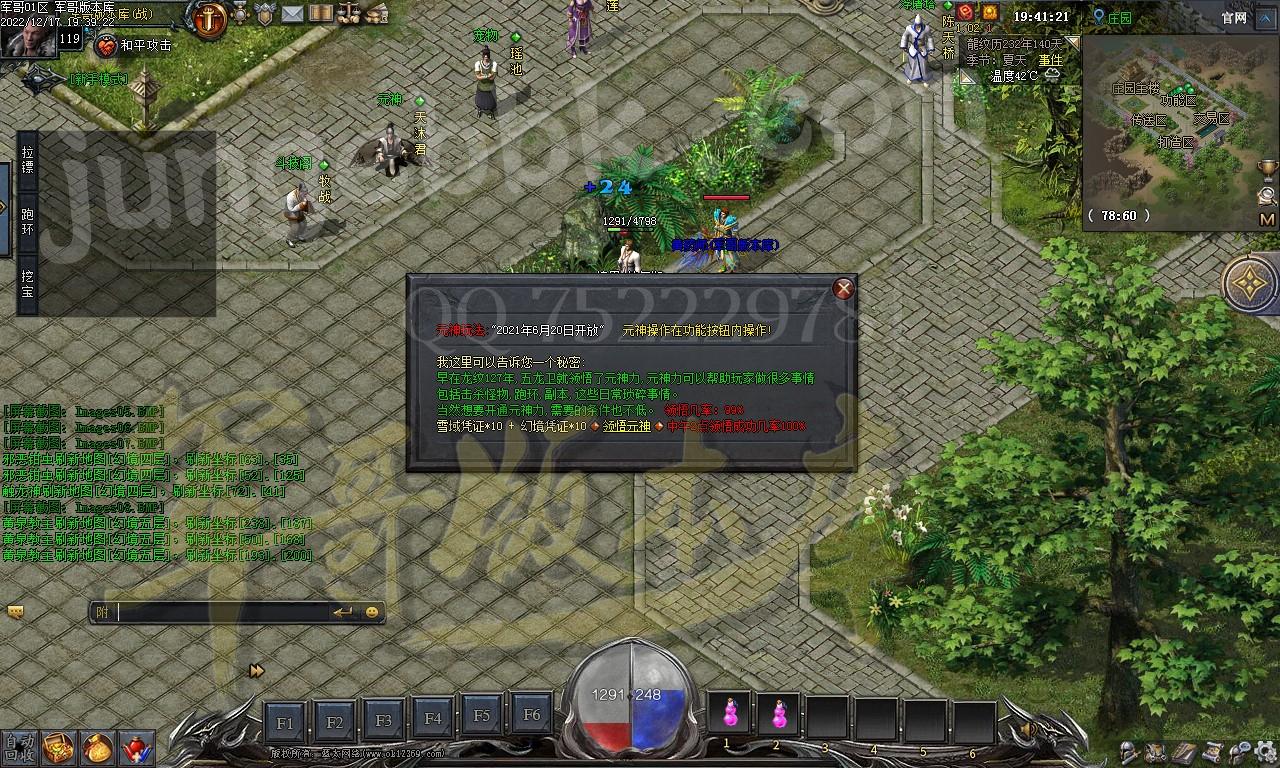The height and width of the screenshot is (768, 1280).
Task: Open the quest scroll icon at bottom right
Action: click(1212, 751)
